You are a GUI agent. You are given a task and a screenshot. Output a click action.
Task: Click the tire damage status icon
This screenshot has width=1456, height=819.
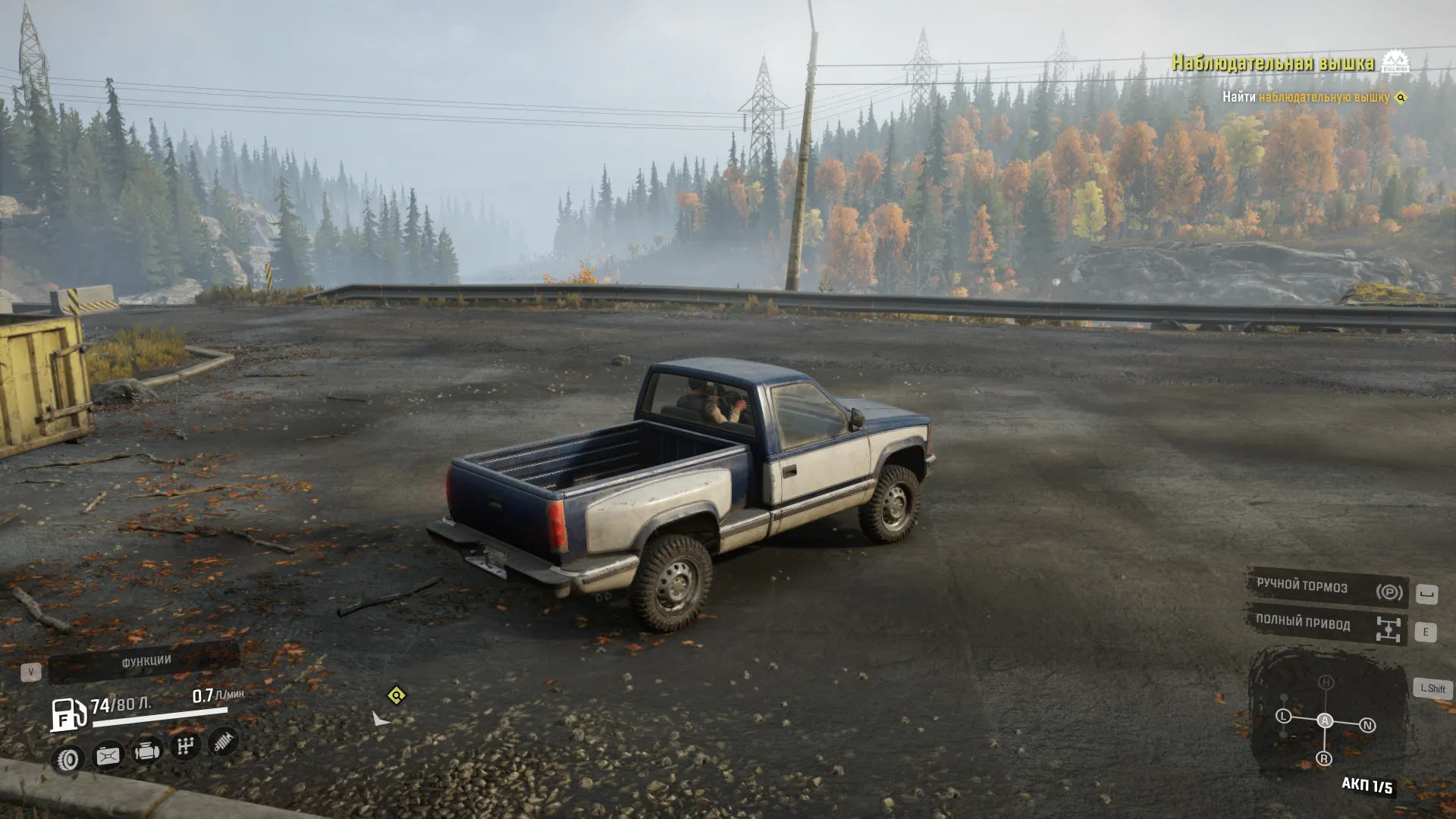[x=68, y=759]
